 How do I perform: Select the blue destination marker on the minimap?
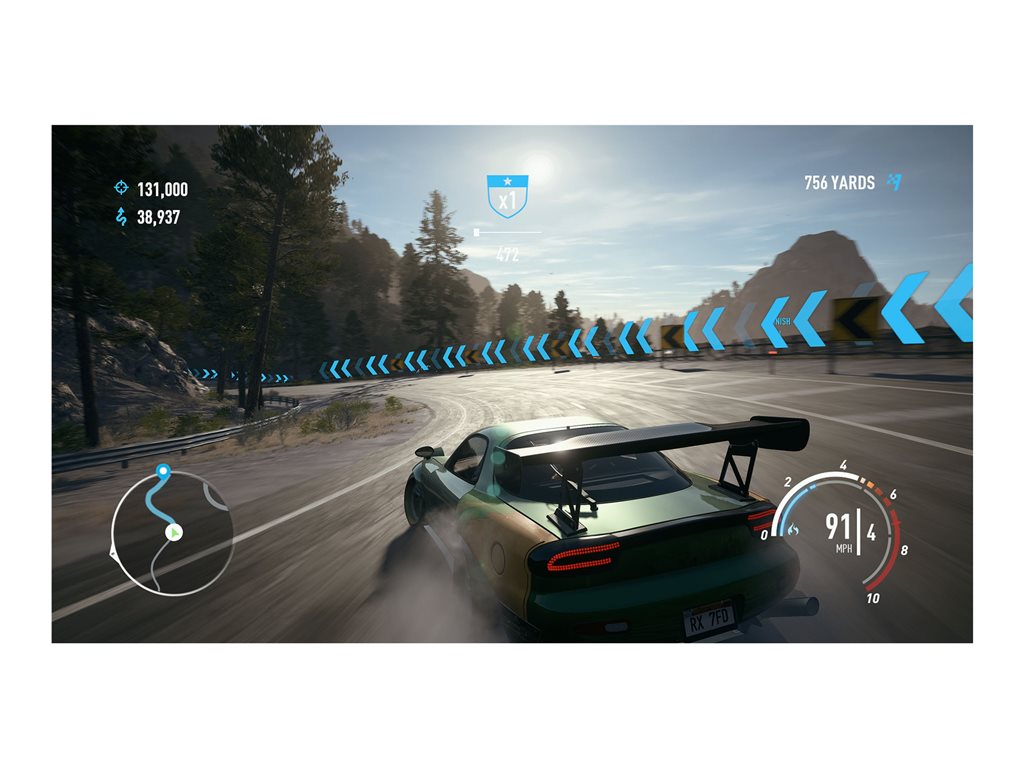[x=163, y=469]
